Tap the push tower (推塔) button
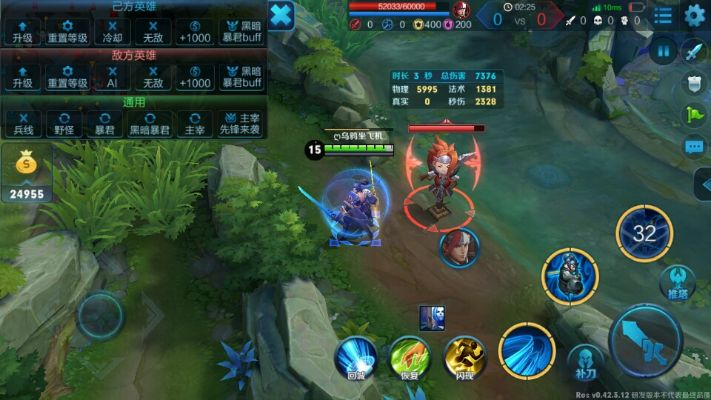This screenshot has width=711, height=400. click(x=679, y=281)
